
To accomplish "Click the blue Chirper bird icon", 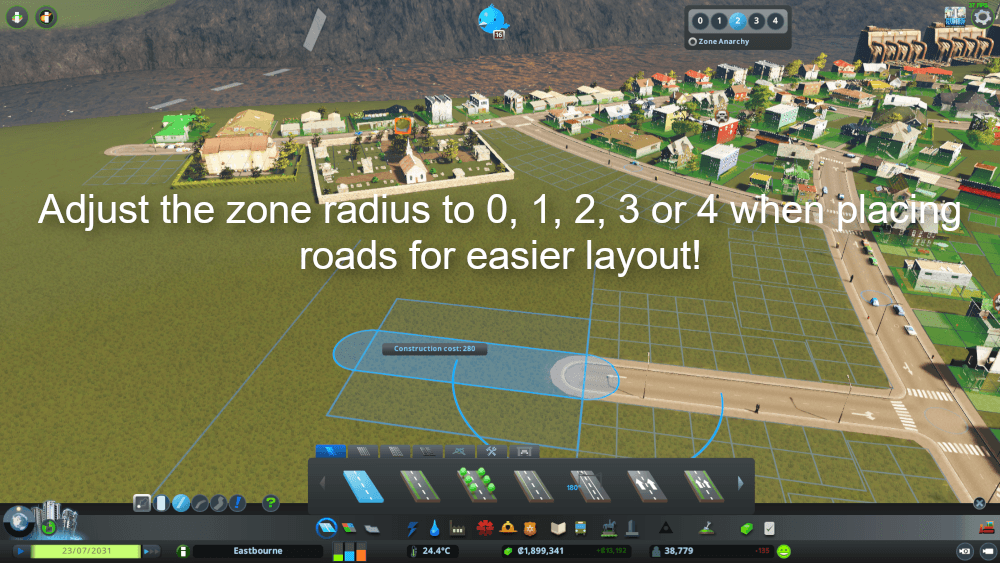I will 493,18.
